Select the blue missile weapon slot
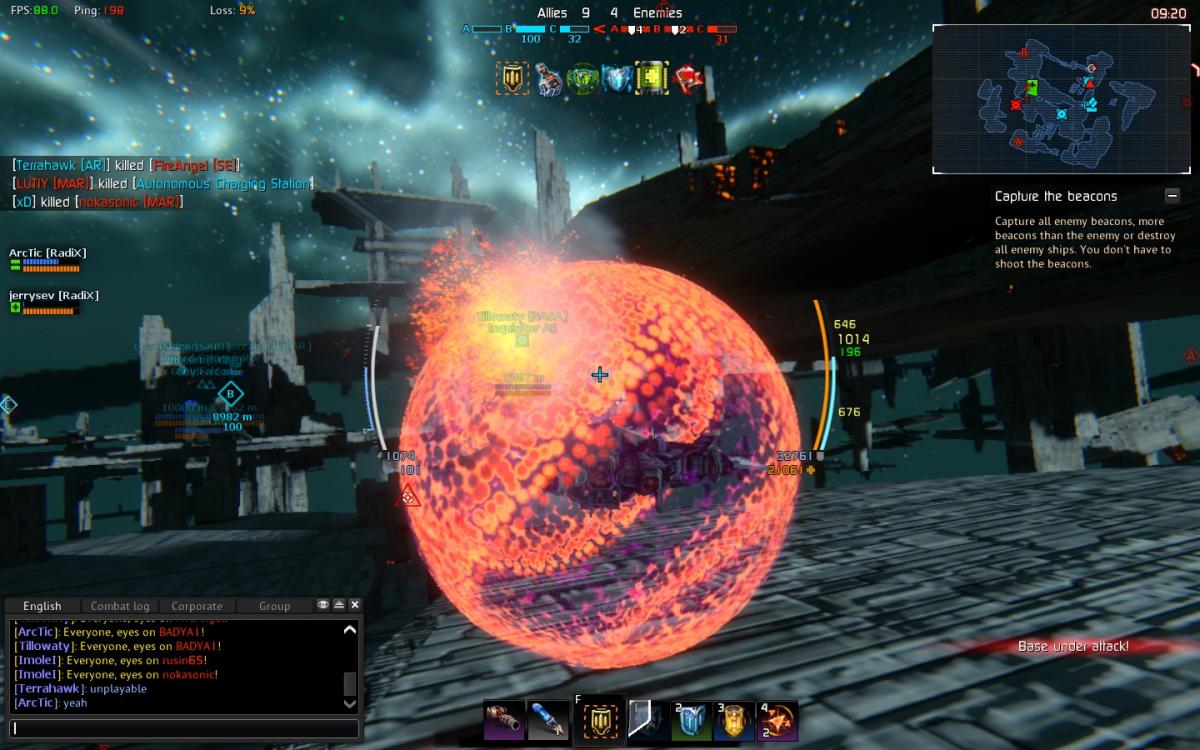The image size is (1200, 750). click(548, 720)
